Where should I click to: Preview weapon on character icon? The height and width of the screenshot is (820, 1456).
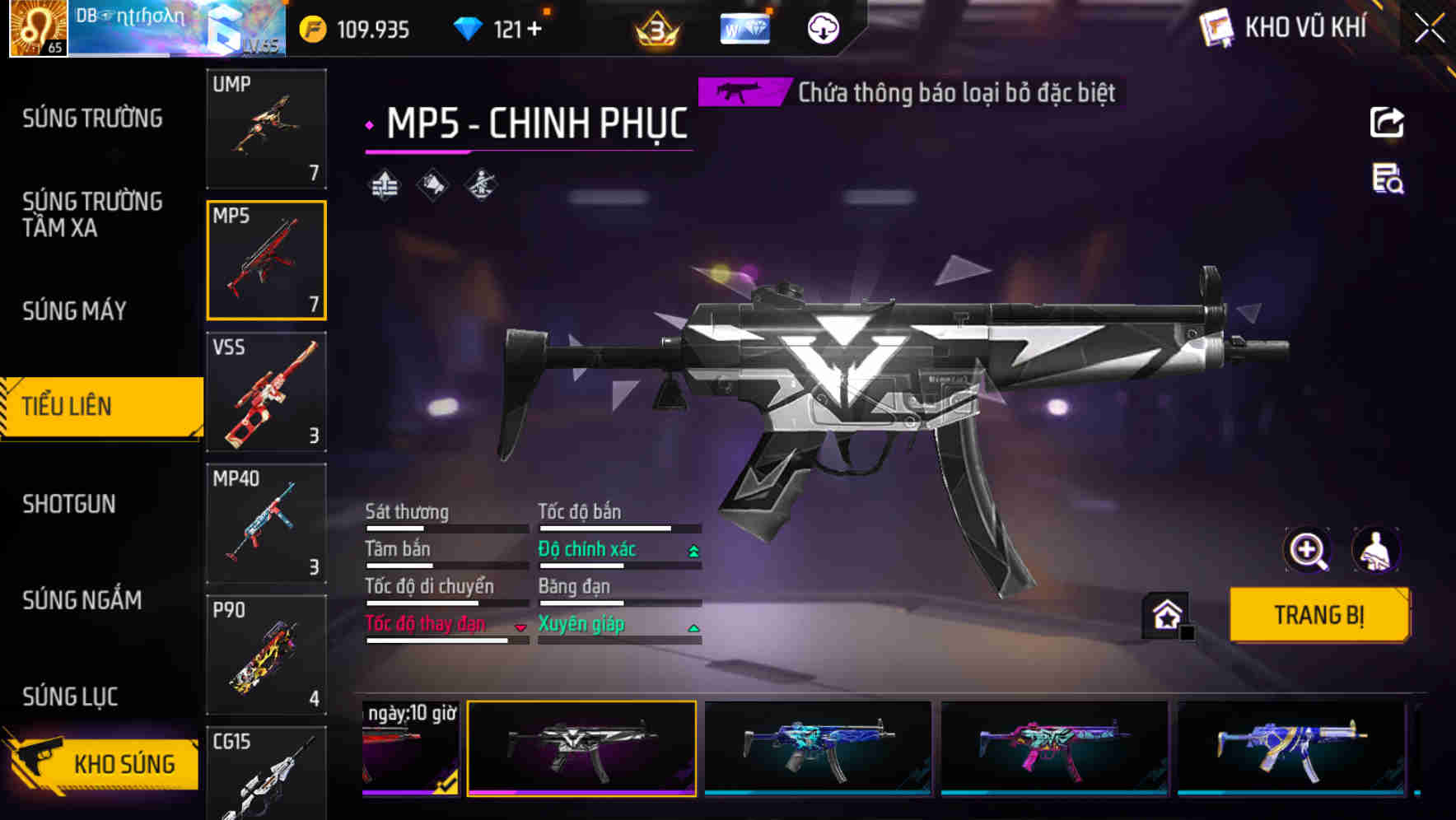(1376, 550)
